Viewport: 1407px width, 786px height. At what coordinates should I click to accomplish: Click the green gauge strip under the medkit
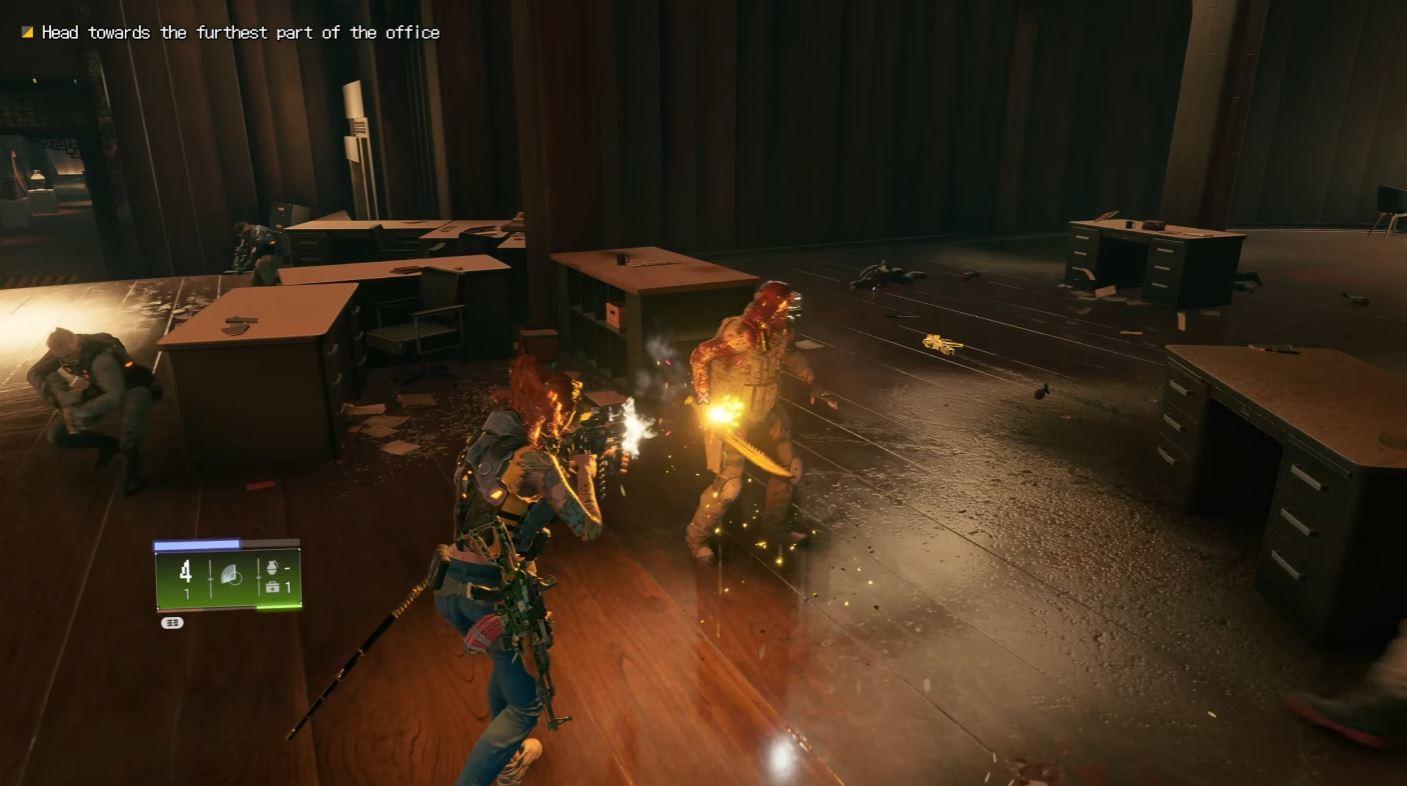tap(278, 607)
